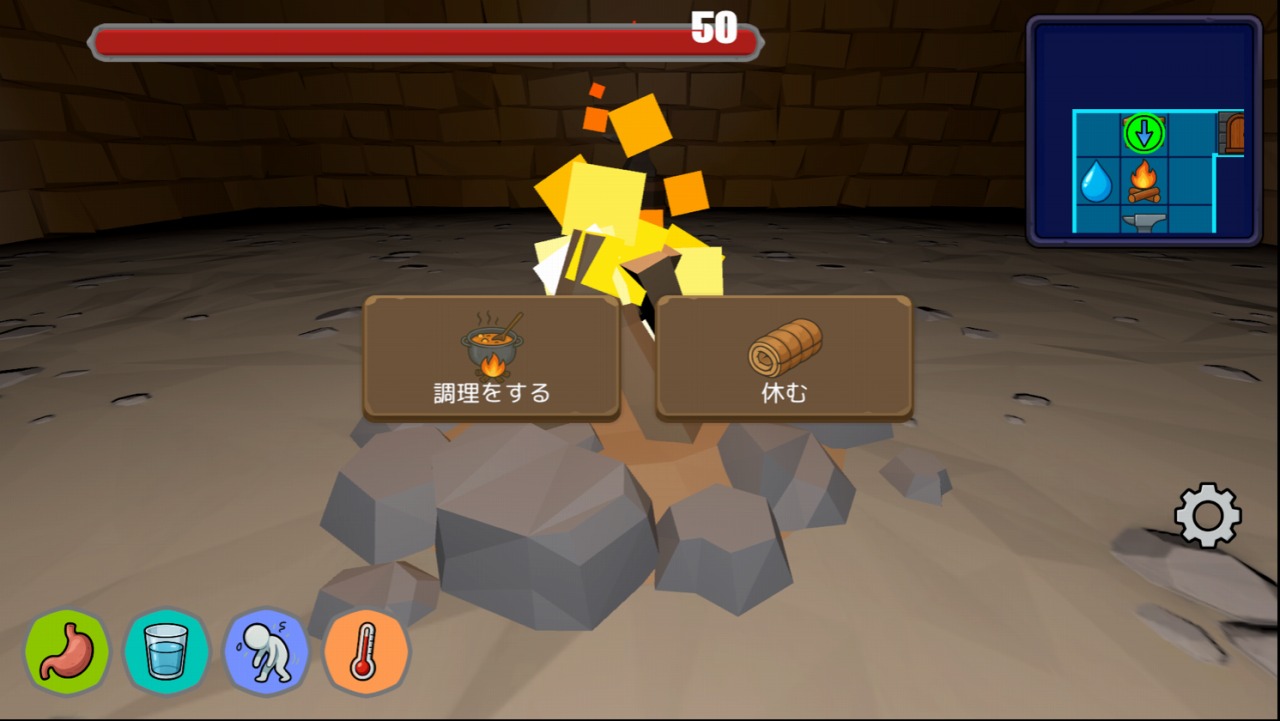The height and width of the screenshot is (721, 1280).
Task: Select the water drop minimap marker
Action: pos(1096,182)
